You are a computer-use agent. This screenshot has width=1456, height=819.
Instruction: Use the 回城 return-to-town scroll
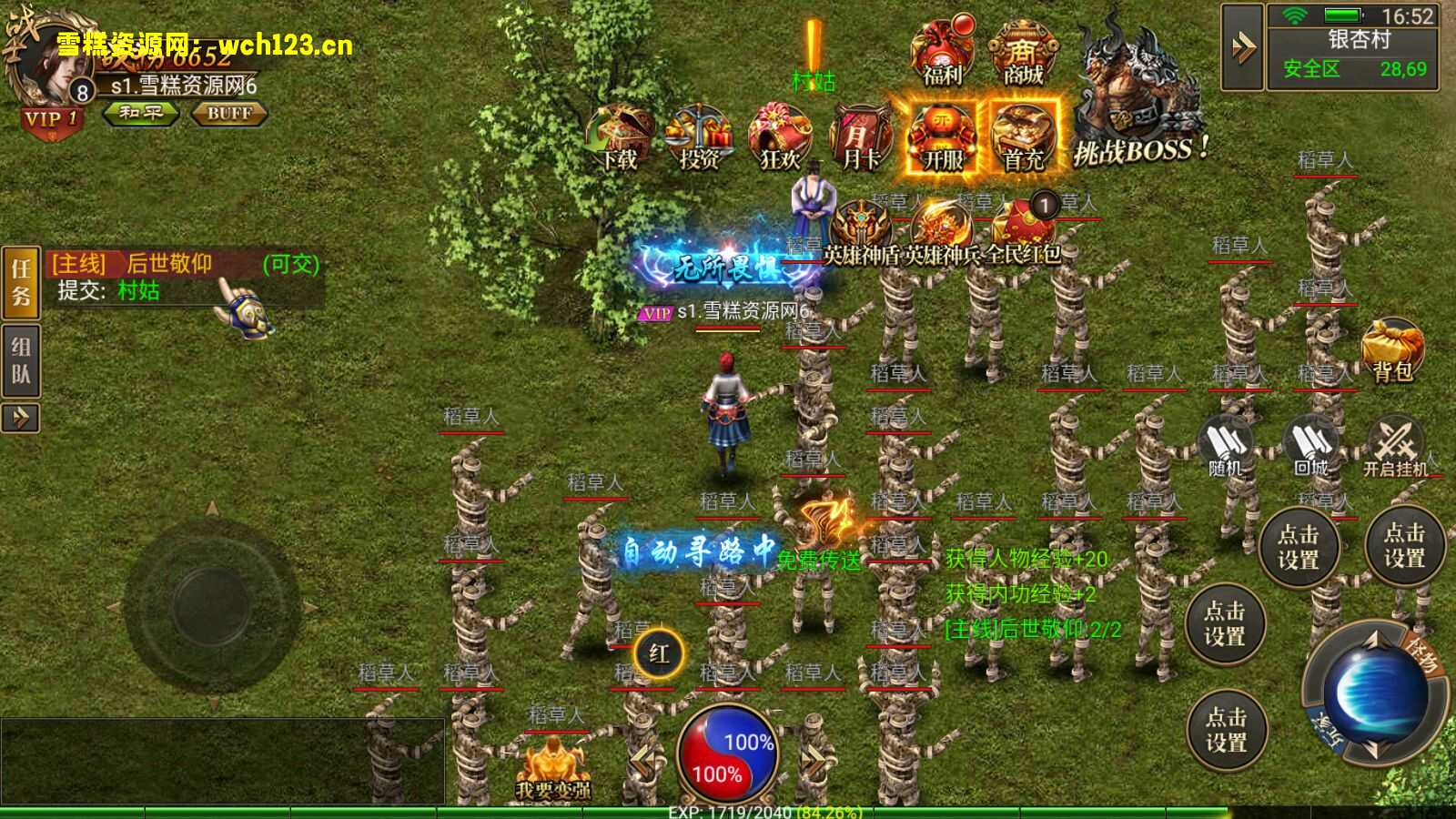[1310, 446]
